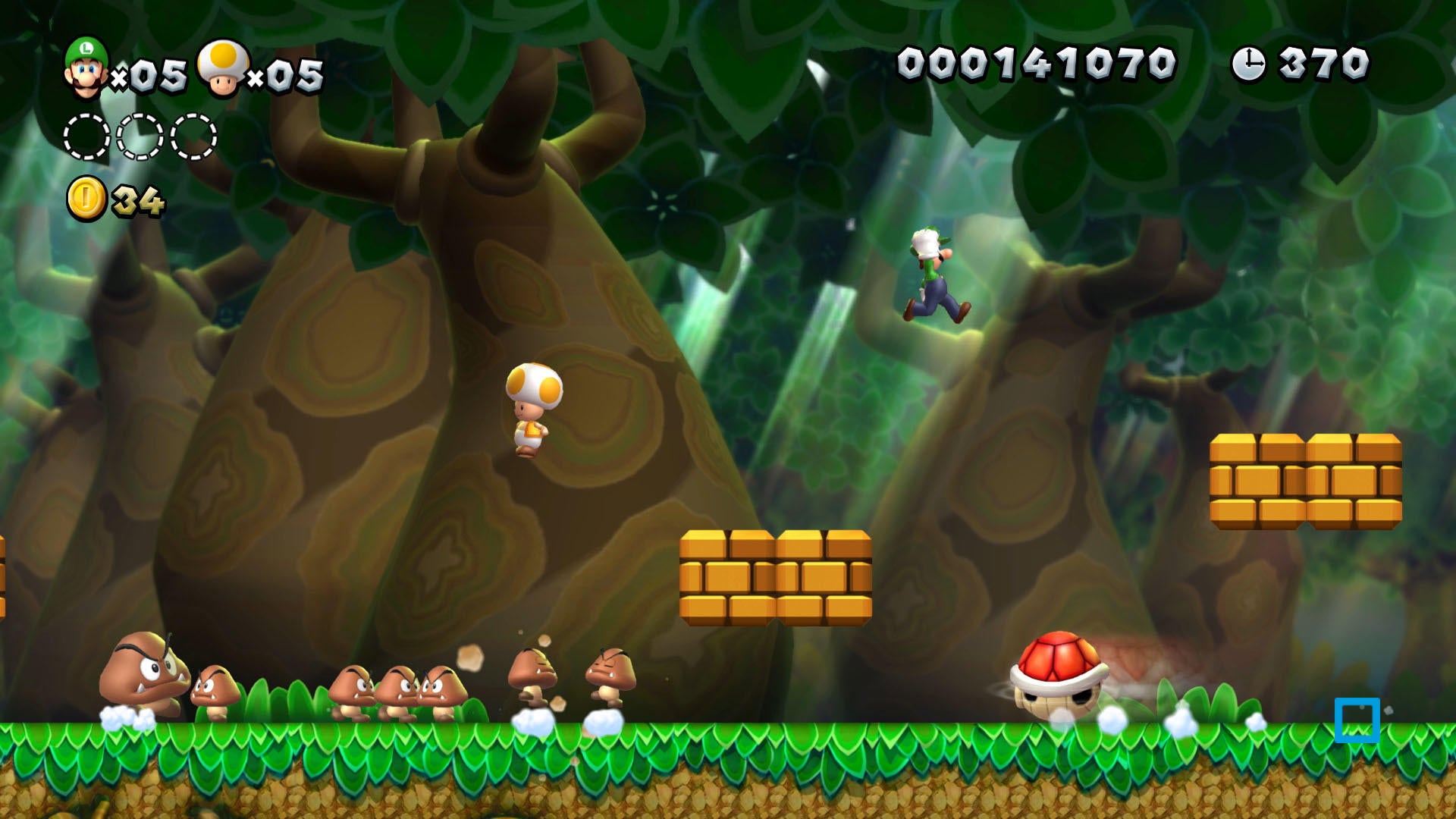
Task: Click the third Star Coin circle
Action: (x=193, y=136)
